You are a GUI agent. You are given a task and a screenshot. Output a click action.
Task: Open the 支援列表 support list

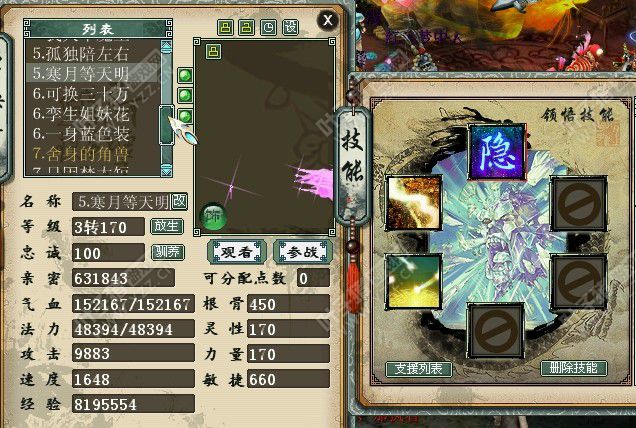[x=419, y=369]
